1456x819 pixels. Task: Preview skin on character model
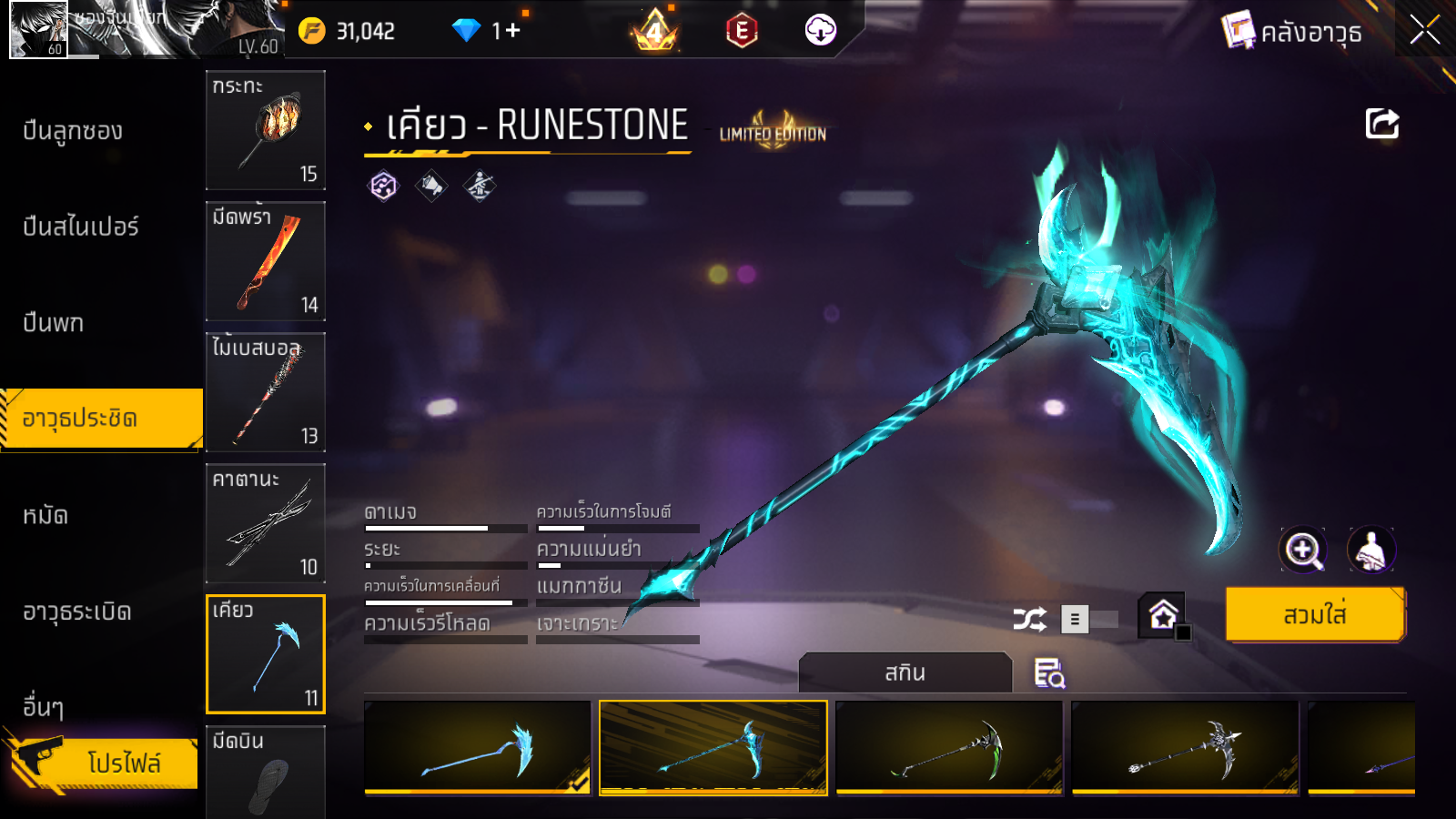click(1370, 550)
